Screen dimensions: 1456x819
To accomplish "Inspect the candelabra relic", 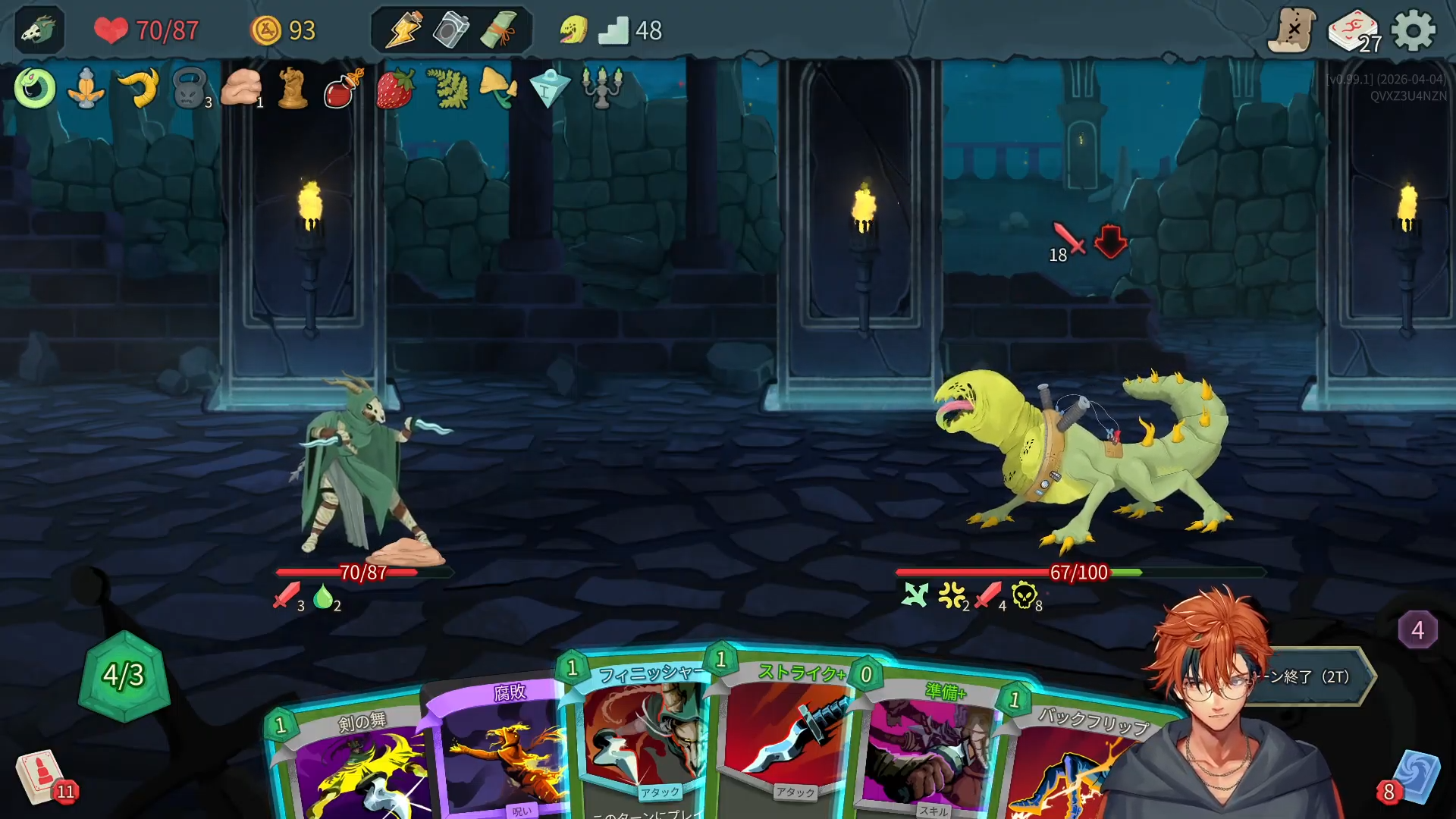I will (602, 87).
